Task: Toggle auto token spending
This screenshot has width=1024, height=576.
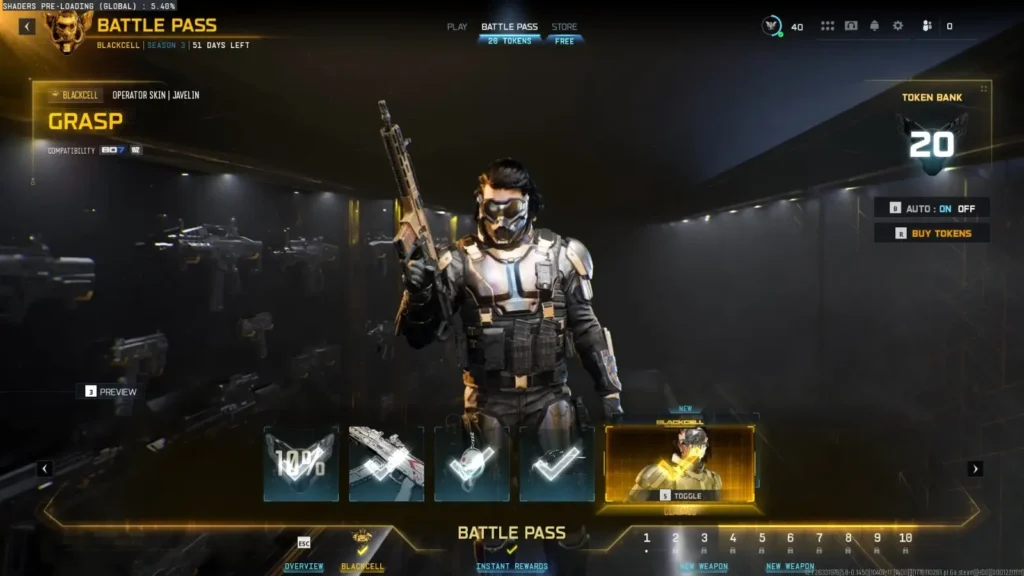Action: [932, 208]
